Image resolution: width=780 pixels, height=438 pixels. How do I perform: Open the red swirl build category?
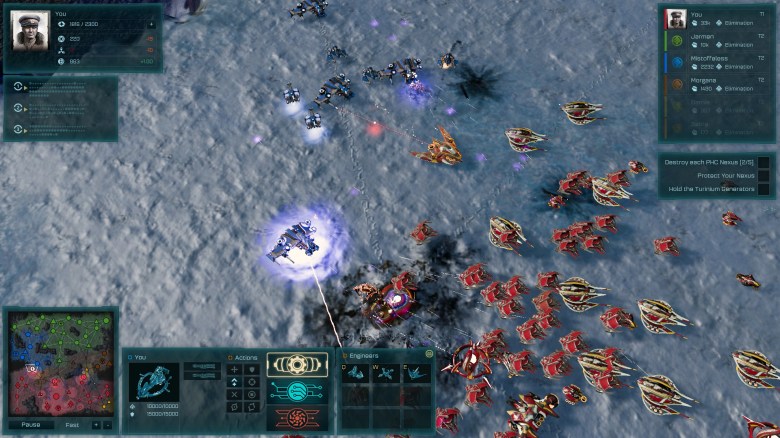[x=297, y=416]
